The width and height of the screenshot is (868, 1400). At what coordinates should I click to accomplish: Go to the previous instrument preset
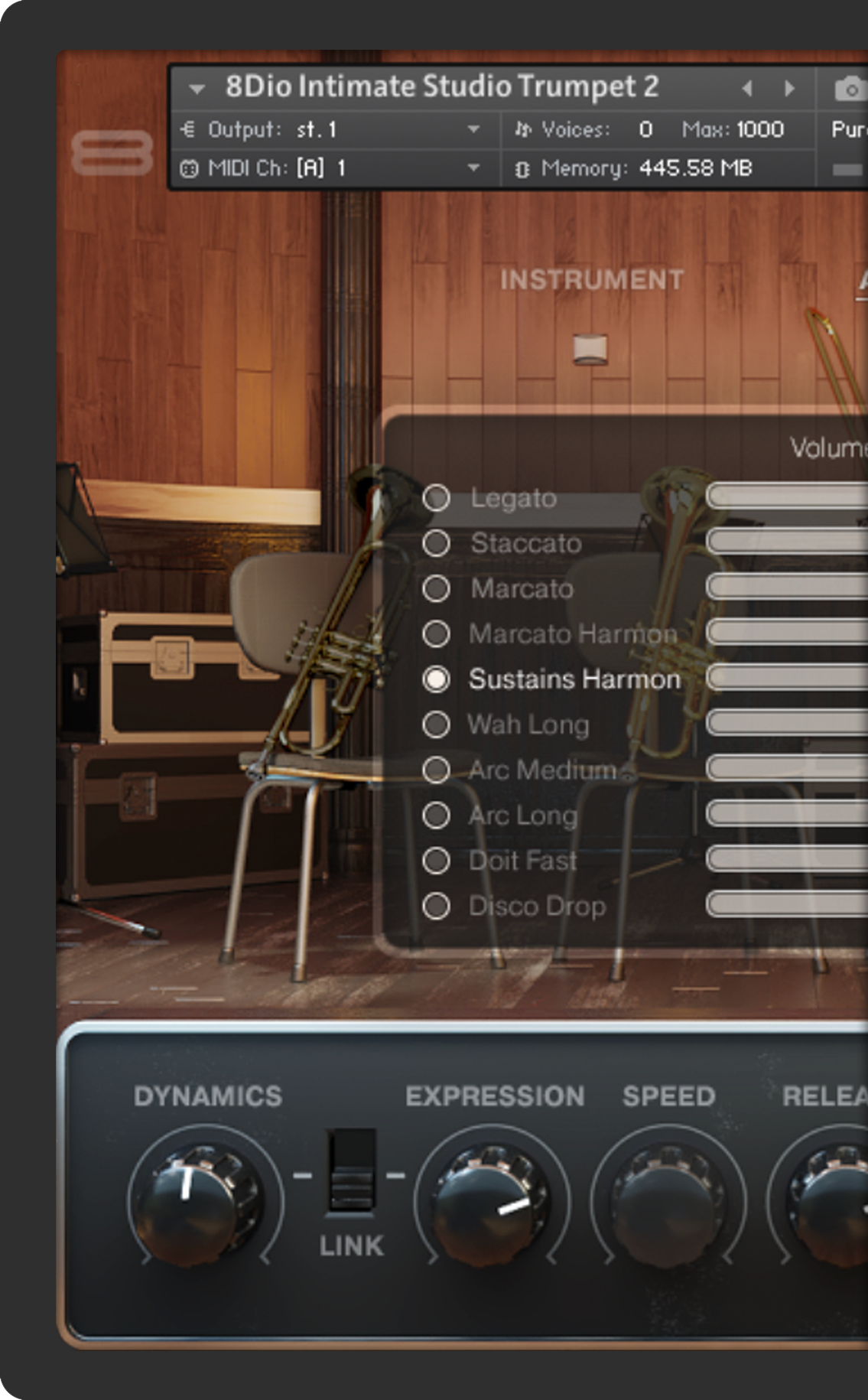click(x=747, y=89)
